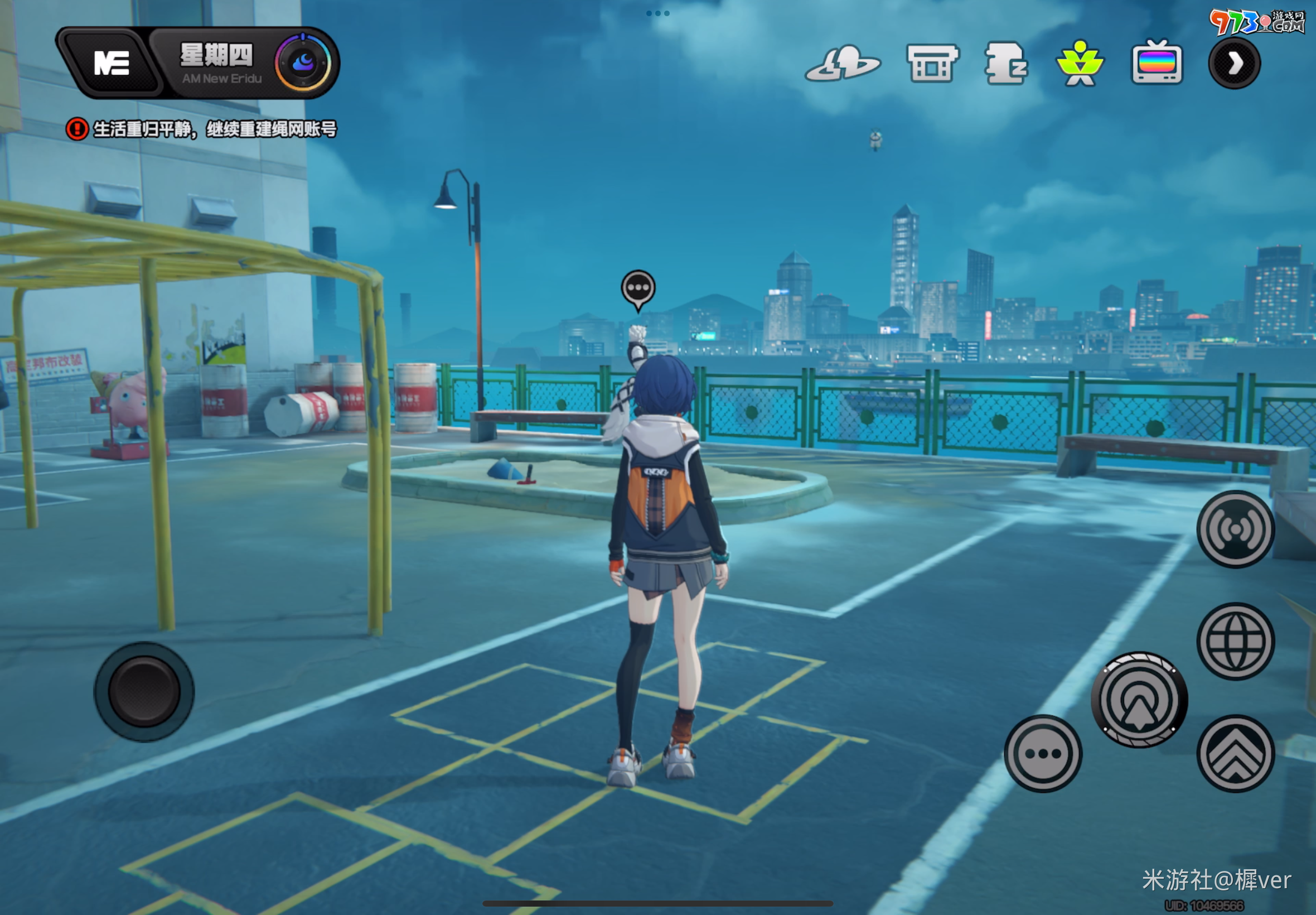Screen dimensions: 1316x915
Task: Open the globe network button
Action: point(1236,641)
